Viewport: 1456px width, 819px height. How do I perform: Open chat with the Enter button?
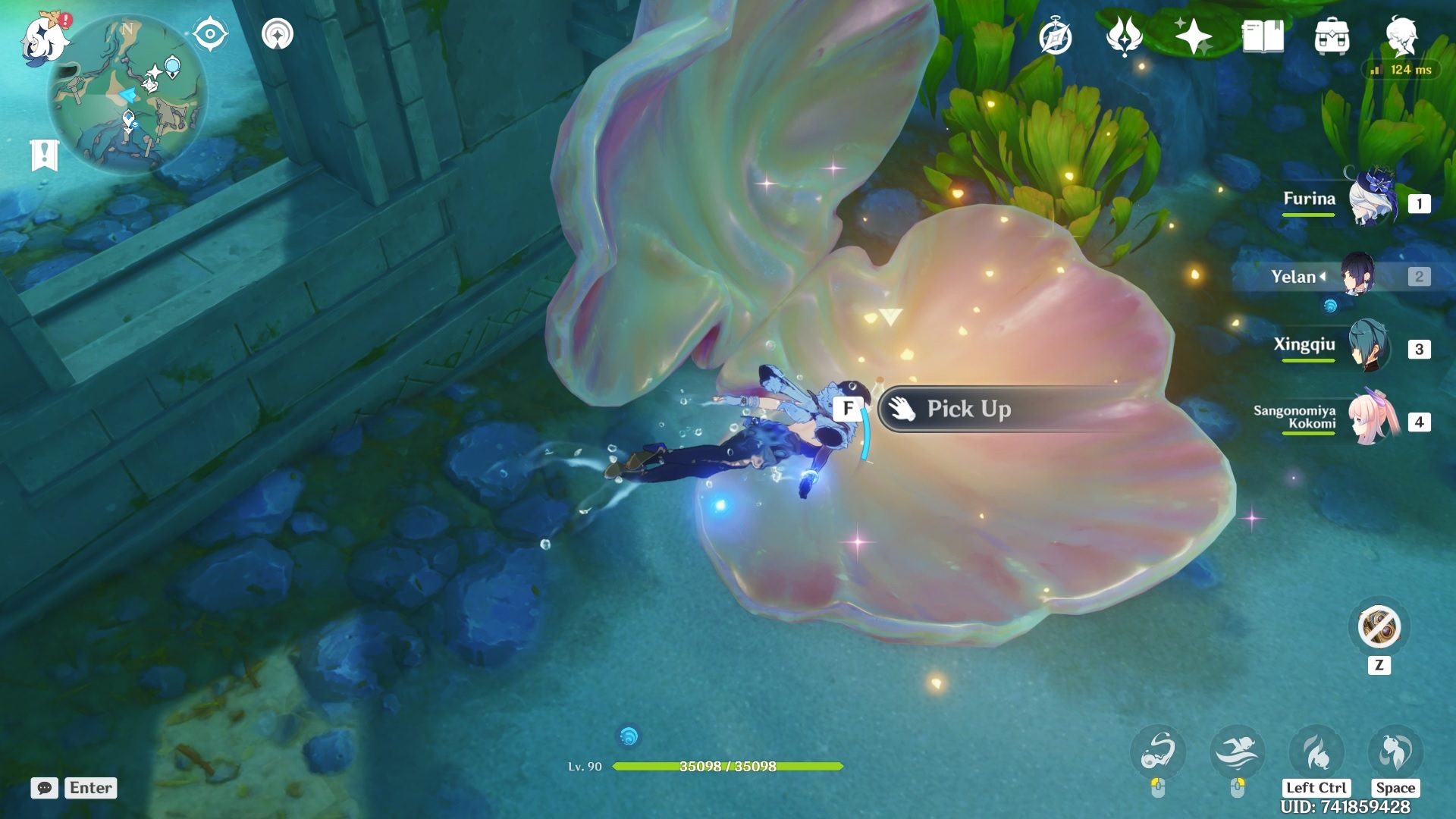89,789
